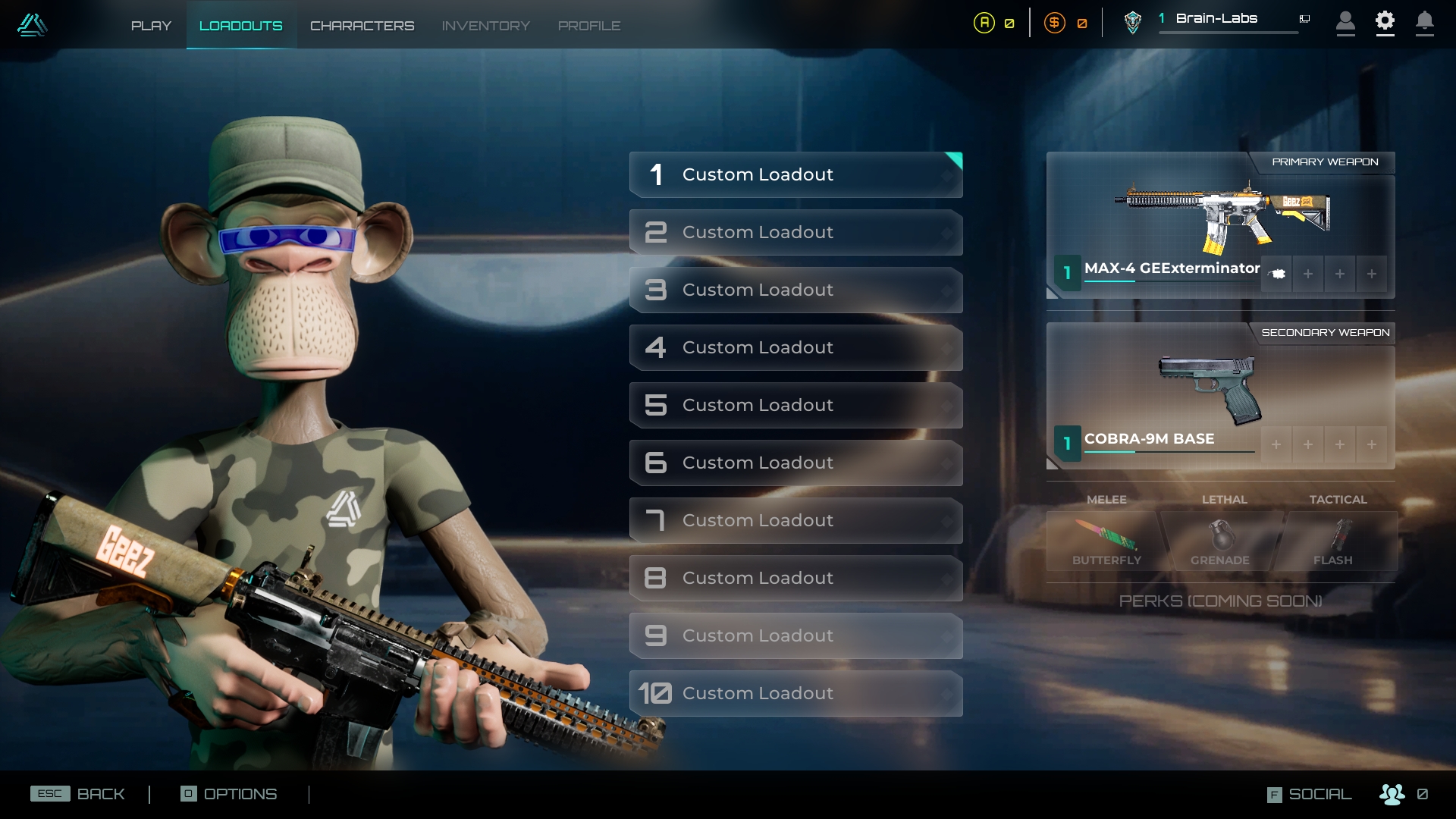Switch to the Play tab
Viewport: 1456px width, 819px height.
[x=151, y=26]
